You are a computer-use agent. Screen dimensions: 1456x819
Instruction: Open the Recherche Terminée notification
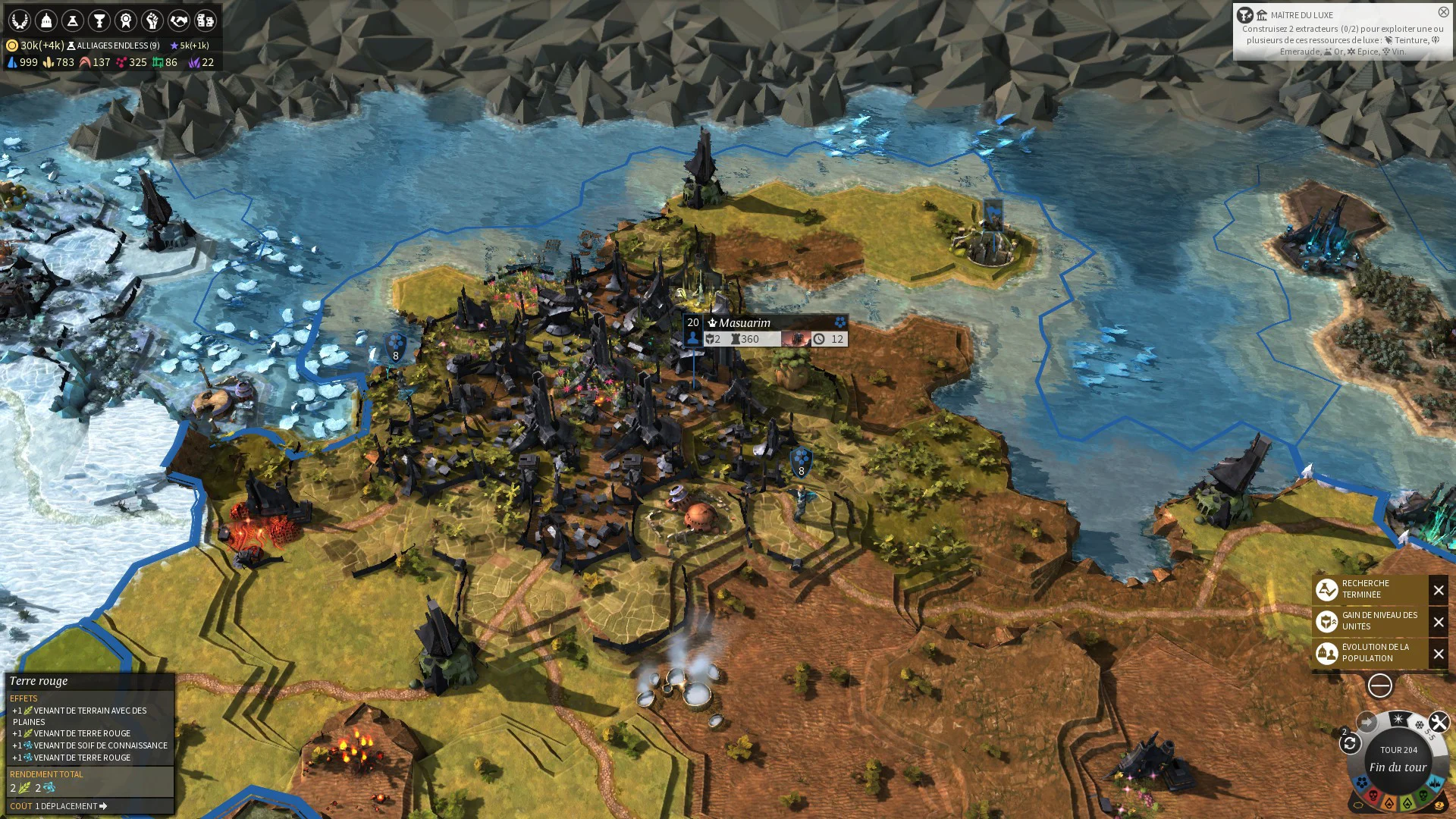point(1370,589)
